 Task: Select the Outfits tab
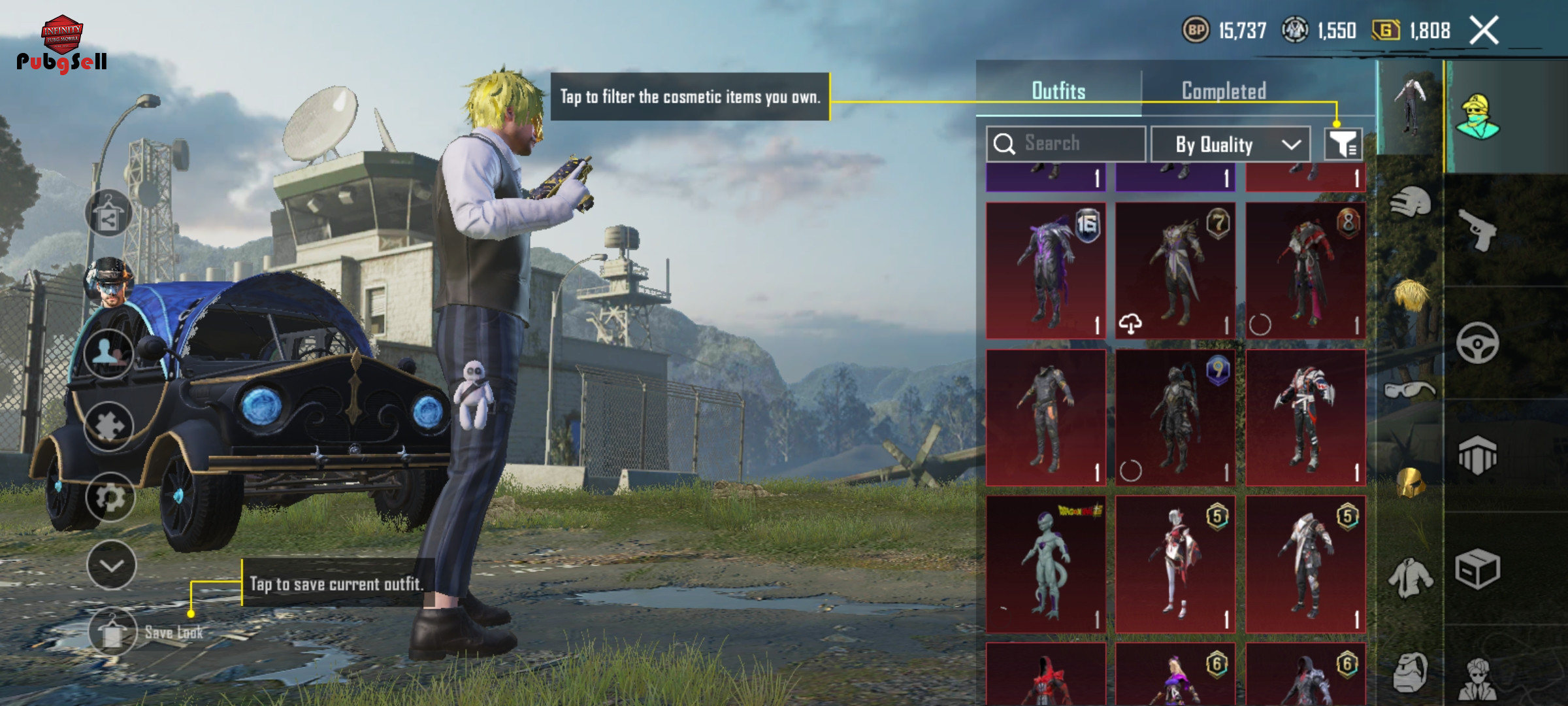[1058, 91]
